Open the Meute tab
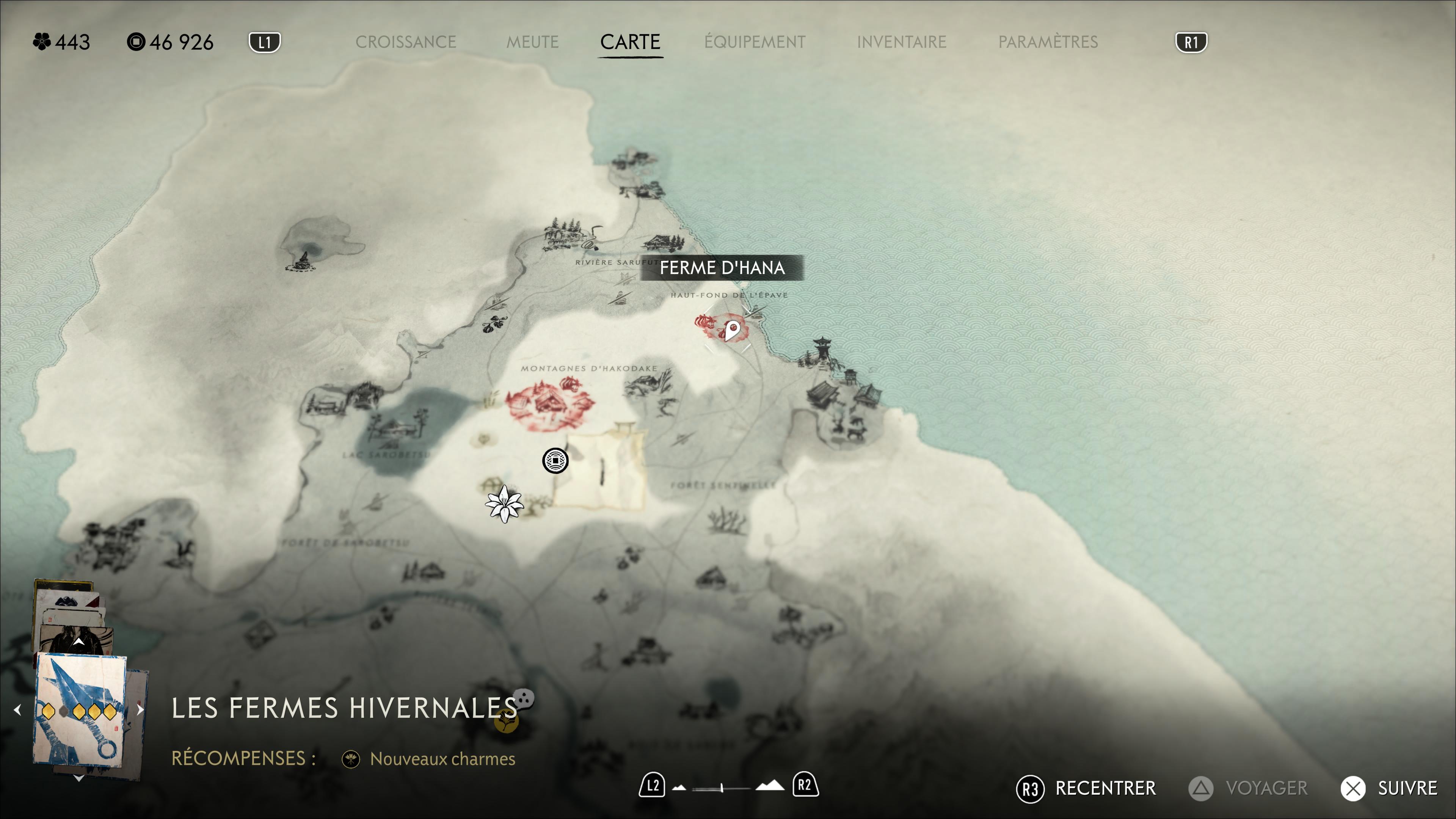This screenshot has height=819, width=1456. click(x=532, y=42)
